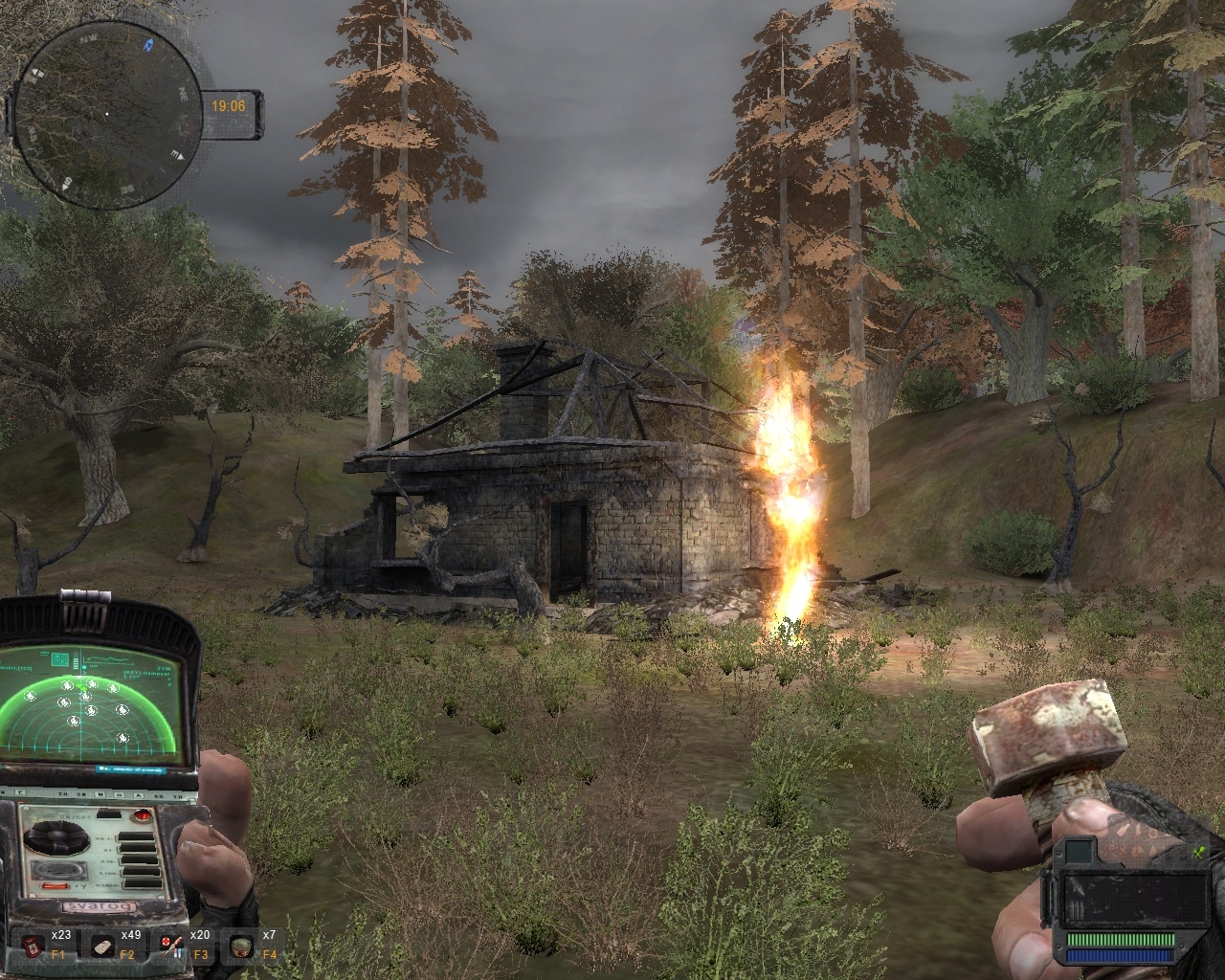This screenshot has width=1225, height=980.
Task: Open the circular minimap
Action: [x=106, y=116]
